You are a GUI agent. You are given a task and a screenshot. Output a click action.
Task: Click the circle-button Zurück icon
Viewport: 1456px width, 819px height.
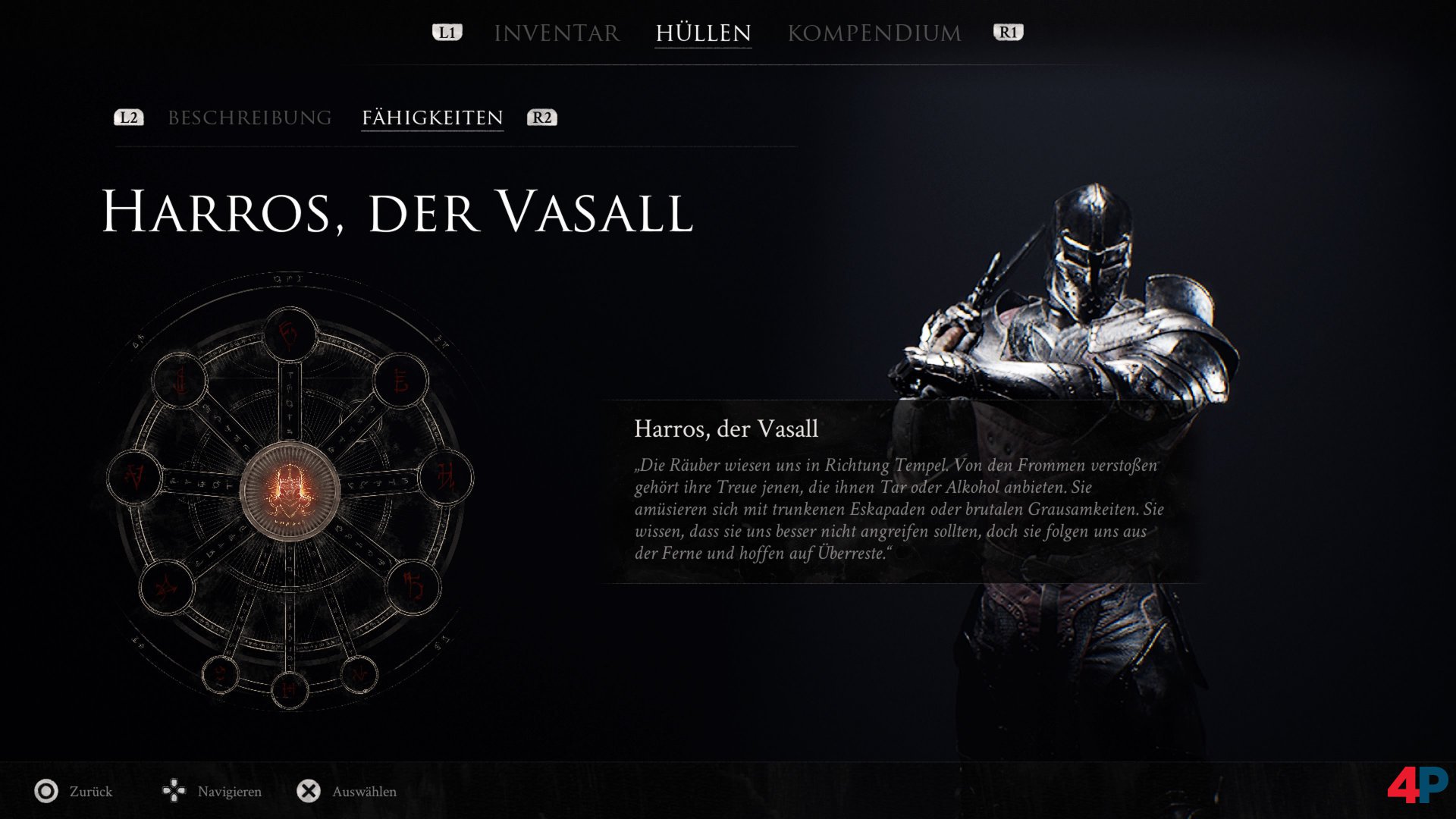(x=47, y=791)
